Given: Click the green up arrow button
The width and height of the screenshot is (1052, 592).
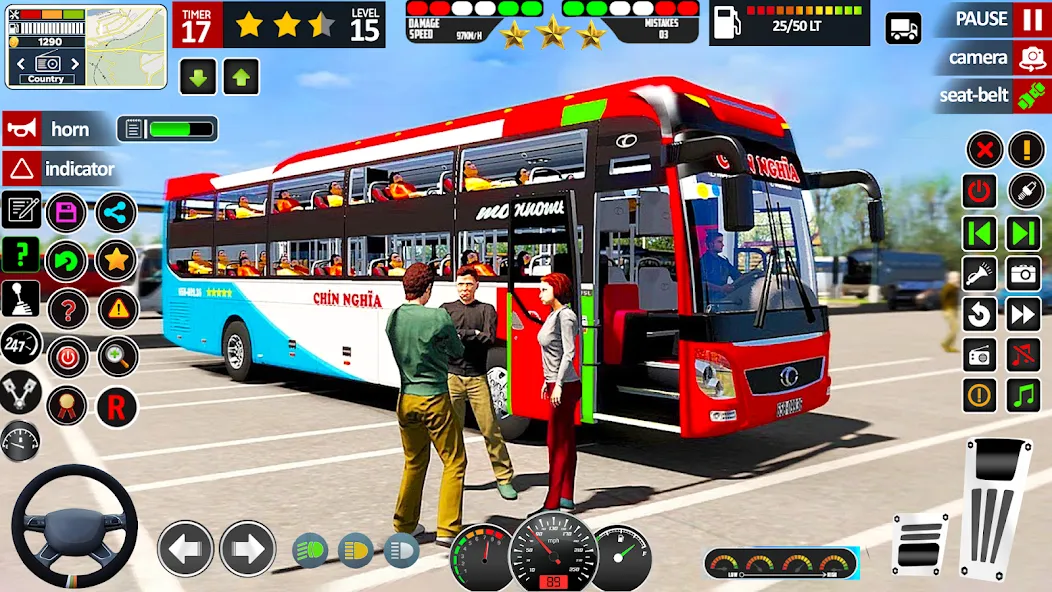Looking at the screenshot, I should [x=241, y=77].
